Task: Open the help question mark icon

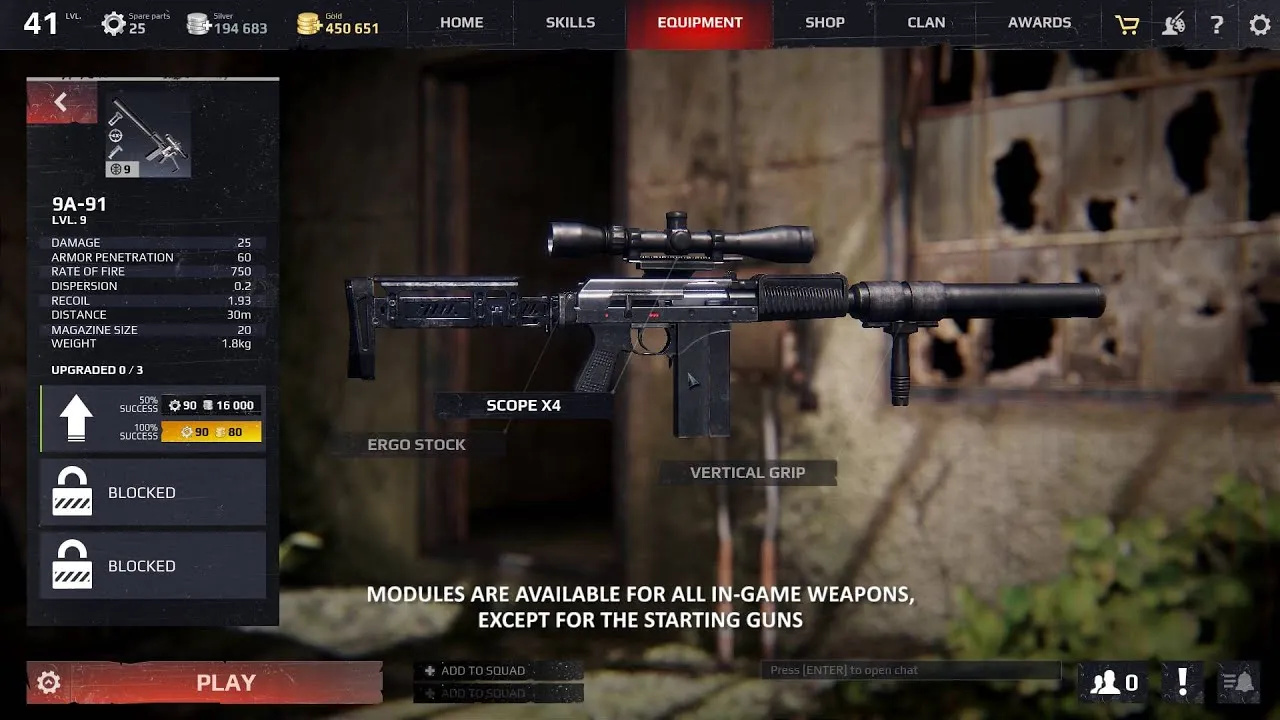Action: pyautogui.click(x=1217, y=23)
